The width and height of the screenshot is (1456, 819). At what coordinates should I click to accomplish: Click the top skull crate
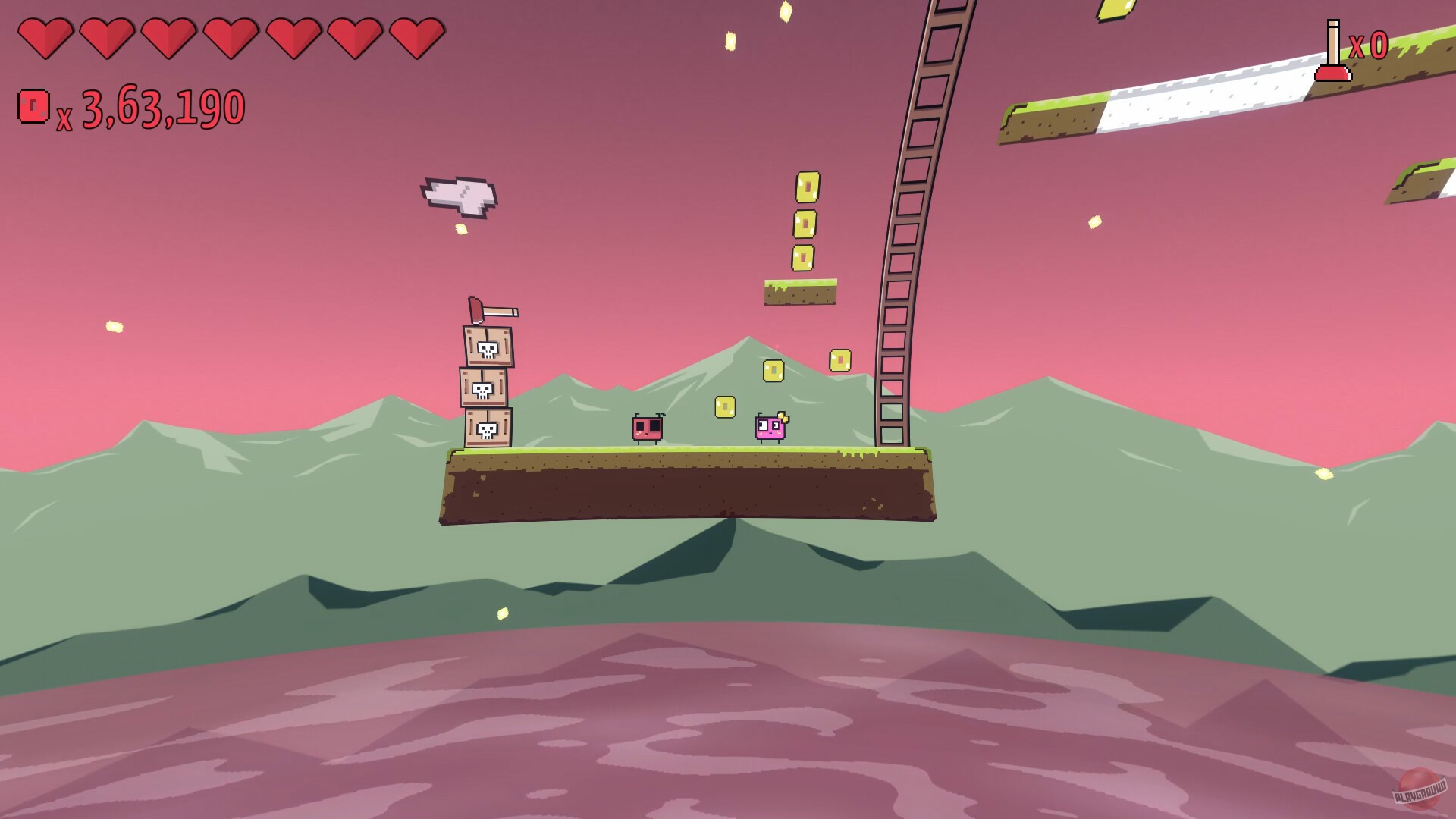(489, 347)
